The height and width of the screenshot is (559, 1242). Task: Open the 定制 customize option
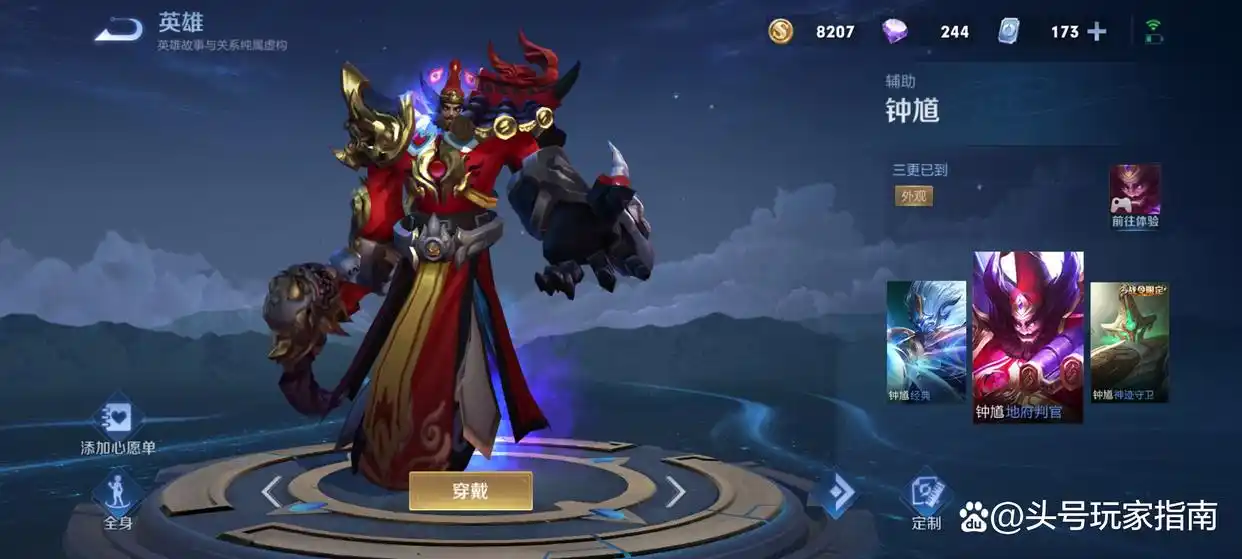[926, 499]
